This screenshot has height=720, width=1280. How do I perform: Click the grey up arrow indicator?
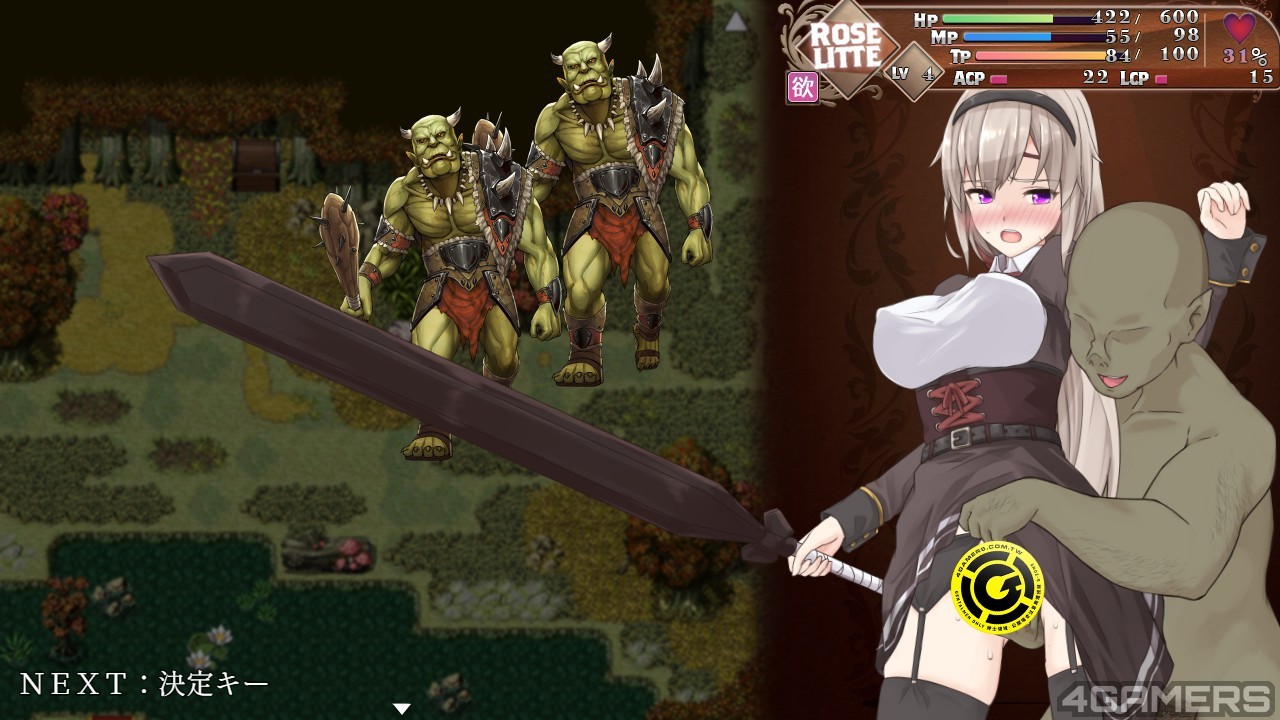click(x=736, y=21)
